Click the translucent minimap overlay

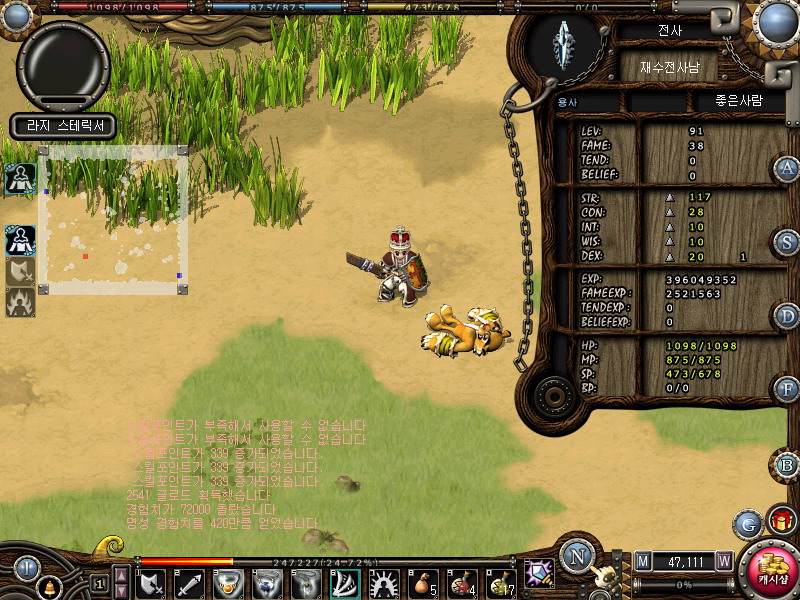pyautogui.click(x=113, y=222)
